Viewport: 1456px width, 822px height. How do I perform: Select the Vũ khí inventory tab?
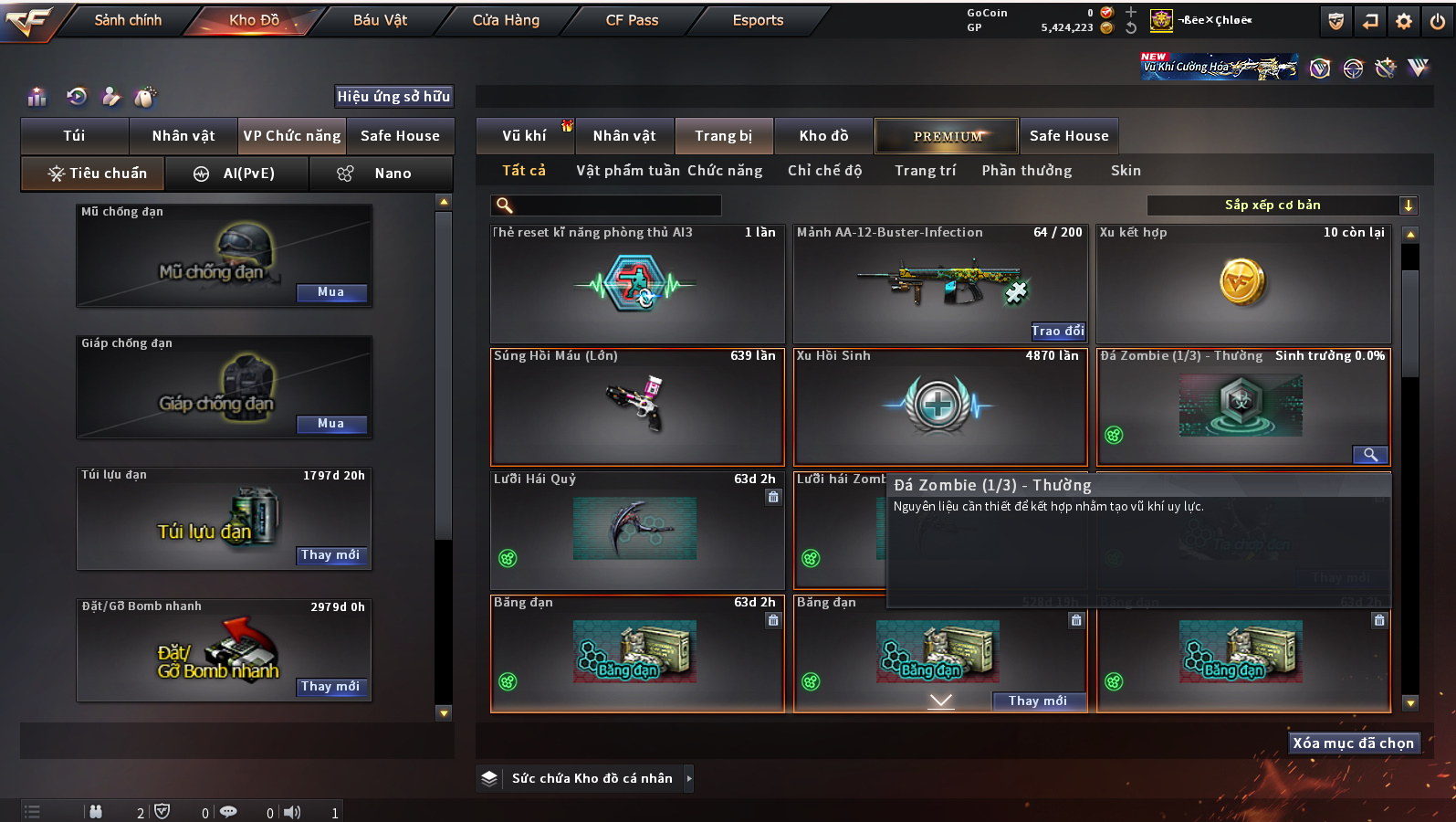pyautogui.click(x=524, y=136)
